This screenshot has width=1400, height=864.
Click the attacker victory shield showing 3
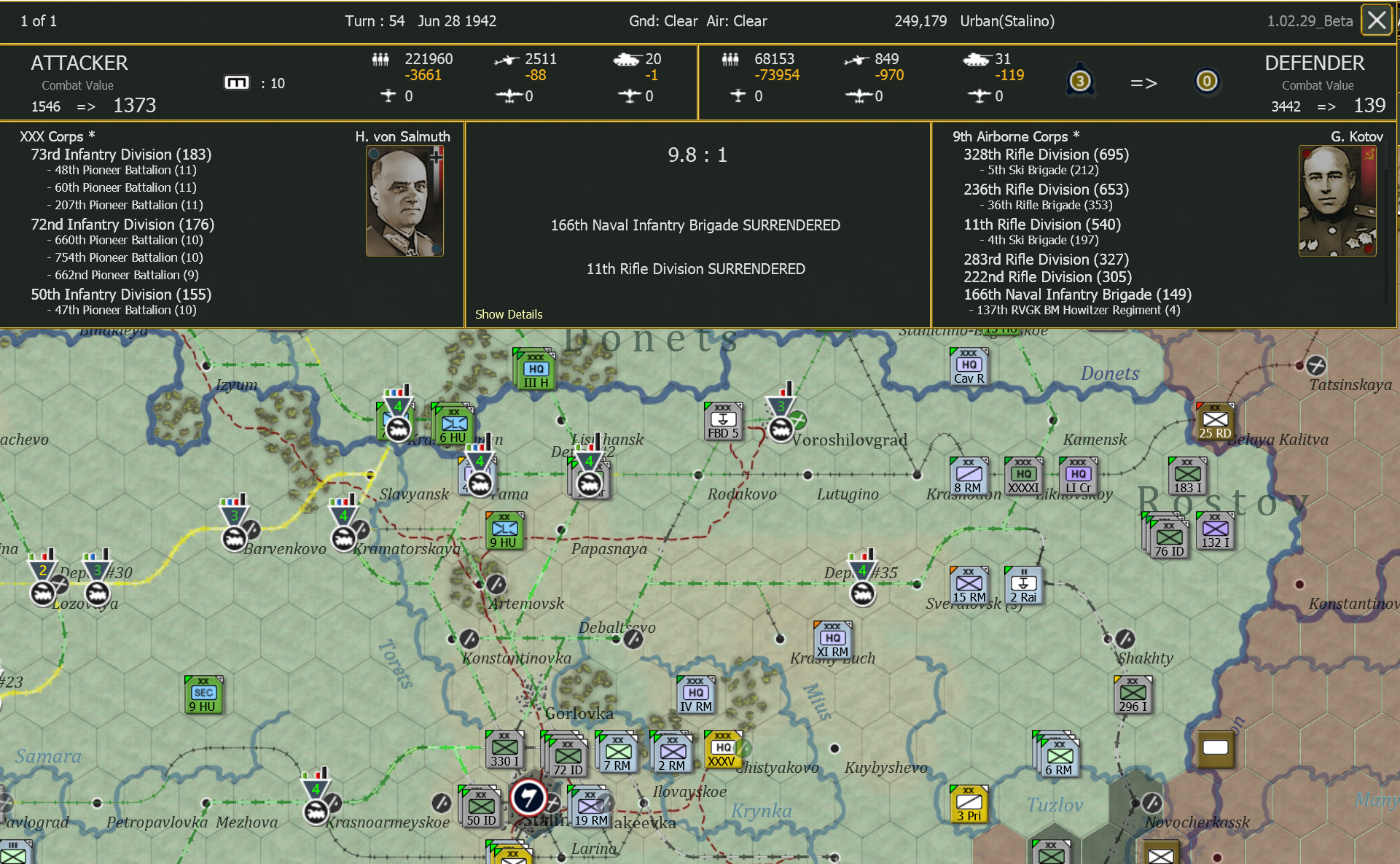(1080, 80)
